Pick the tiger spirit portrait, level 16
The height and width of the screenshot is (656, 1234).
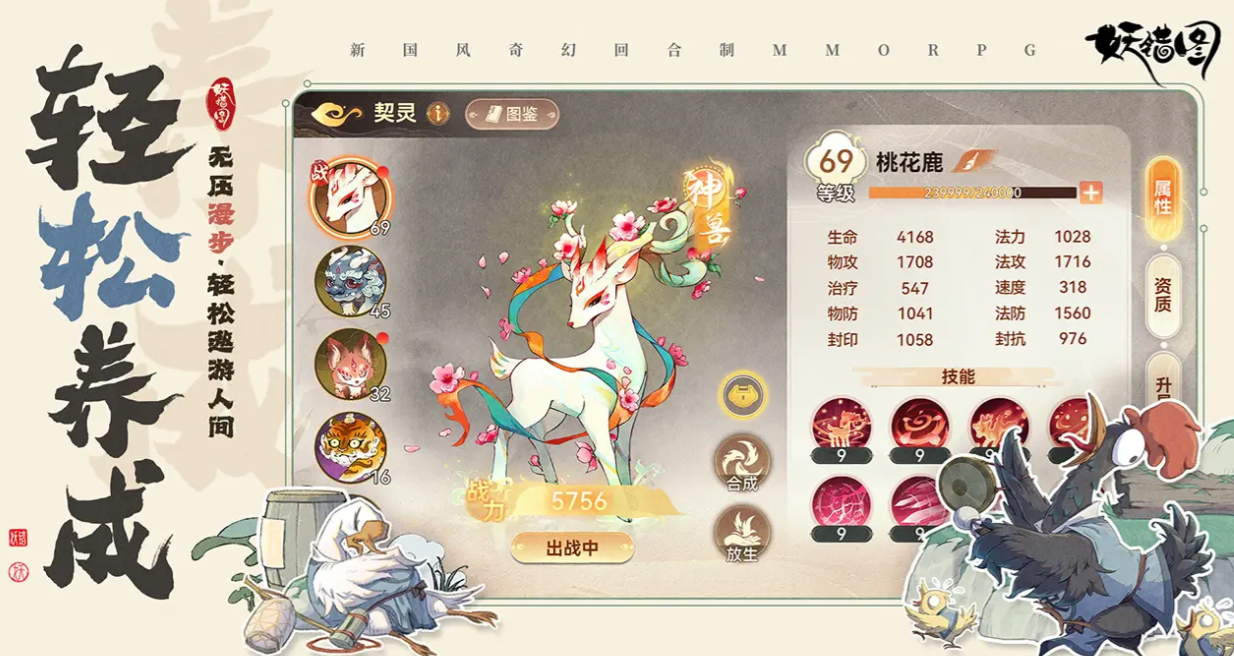coord(350,447)
